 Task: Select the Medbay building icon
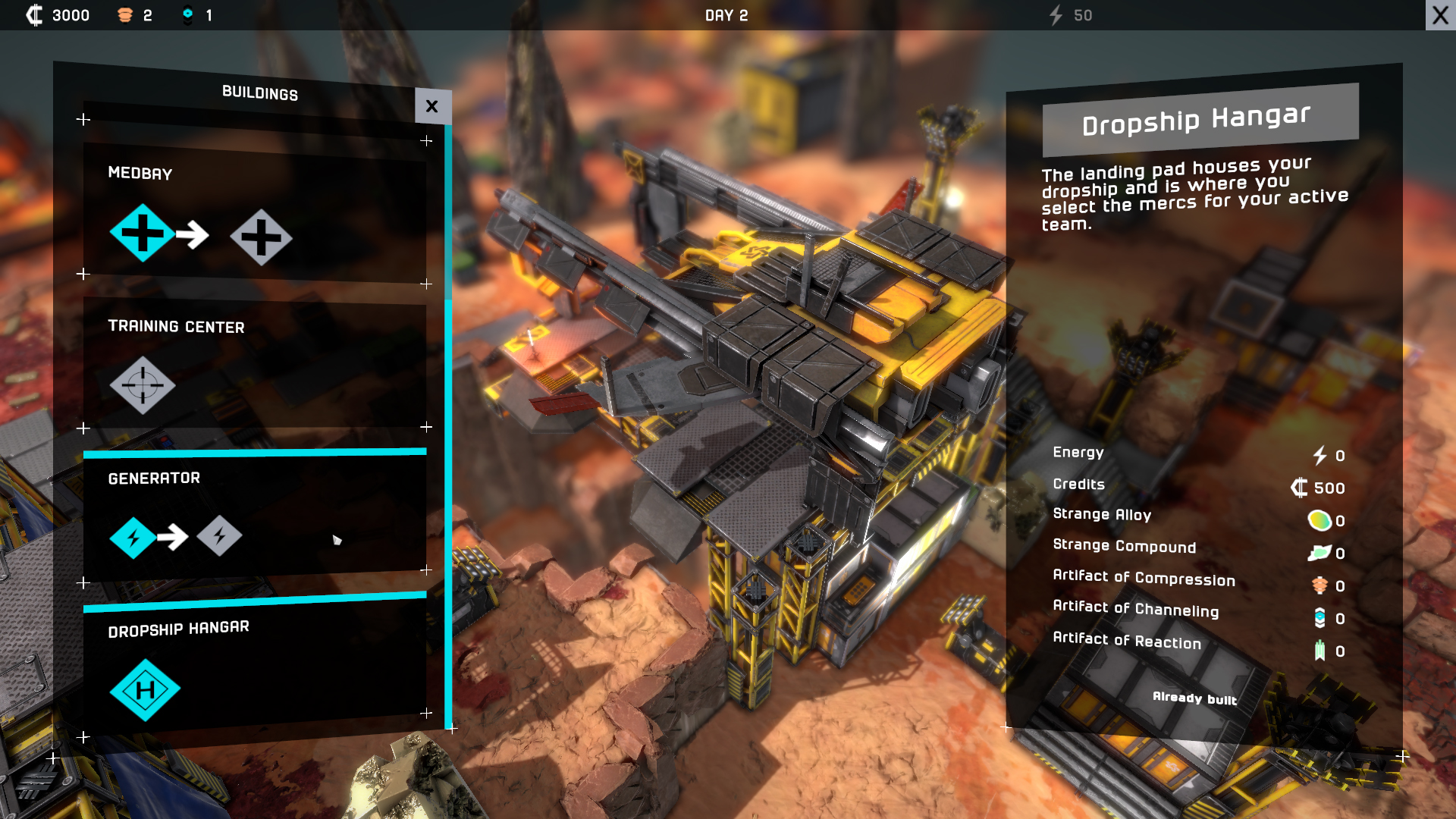pos(141,236)
